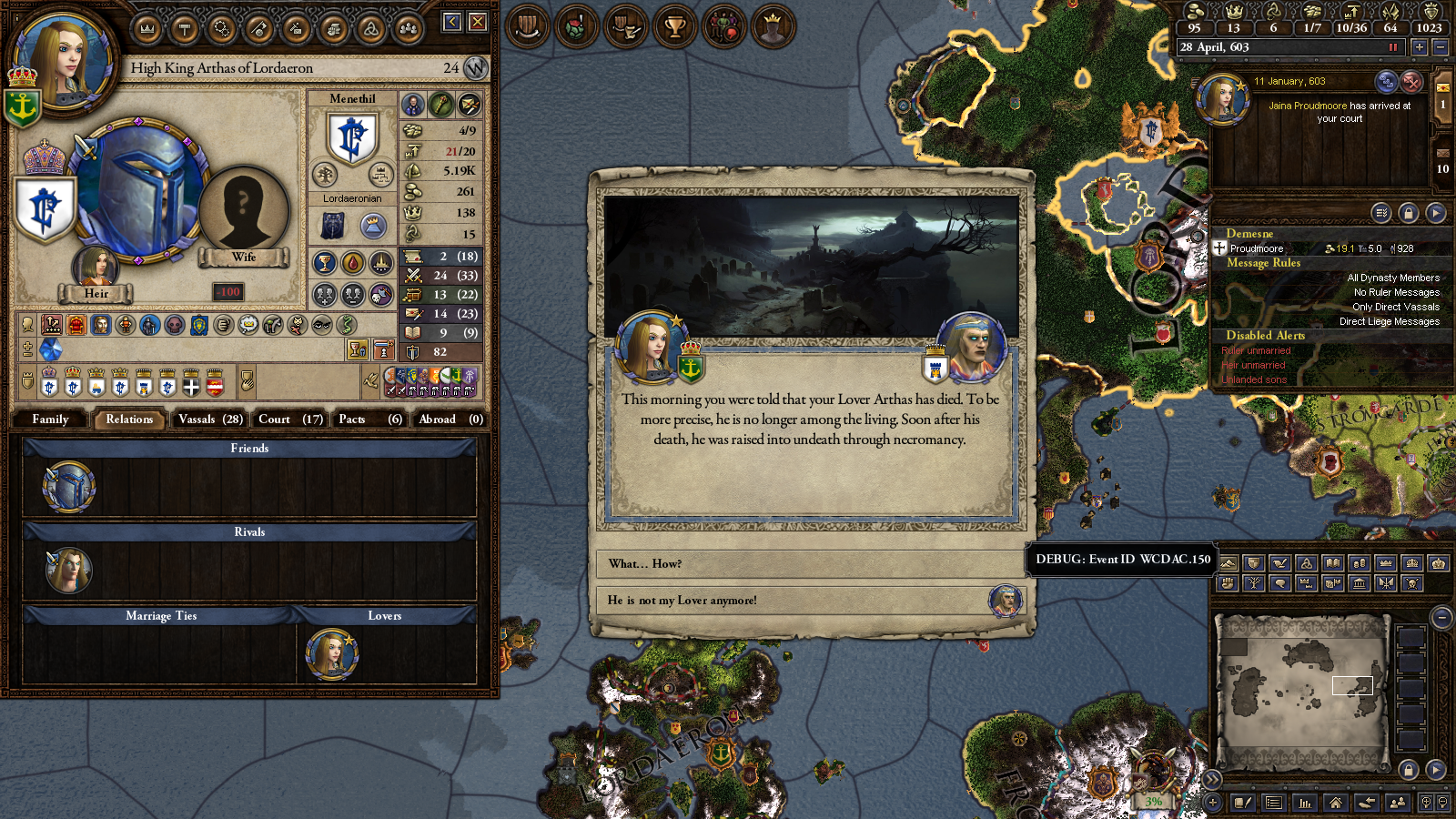Open the Menethil dynasty shield
Screen dimensions: 1456x819
tap(352, 138)
